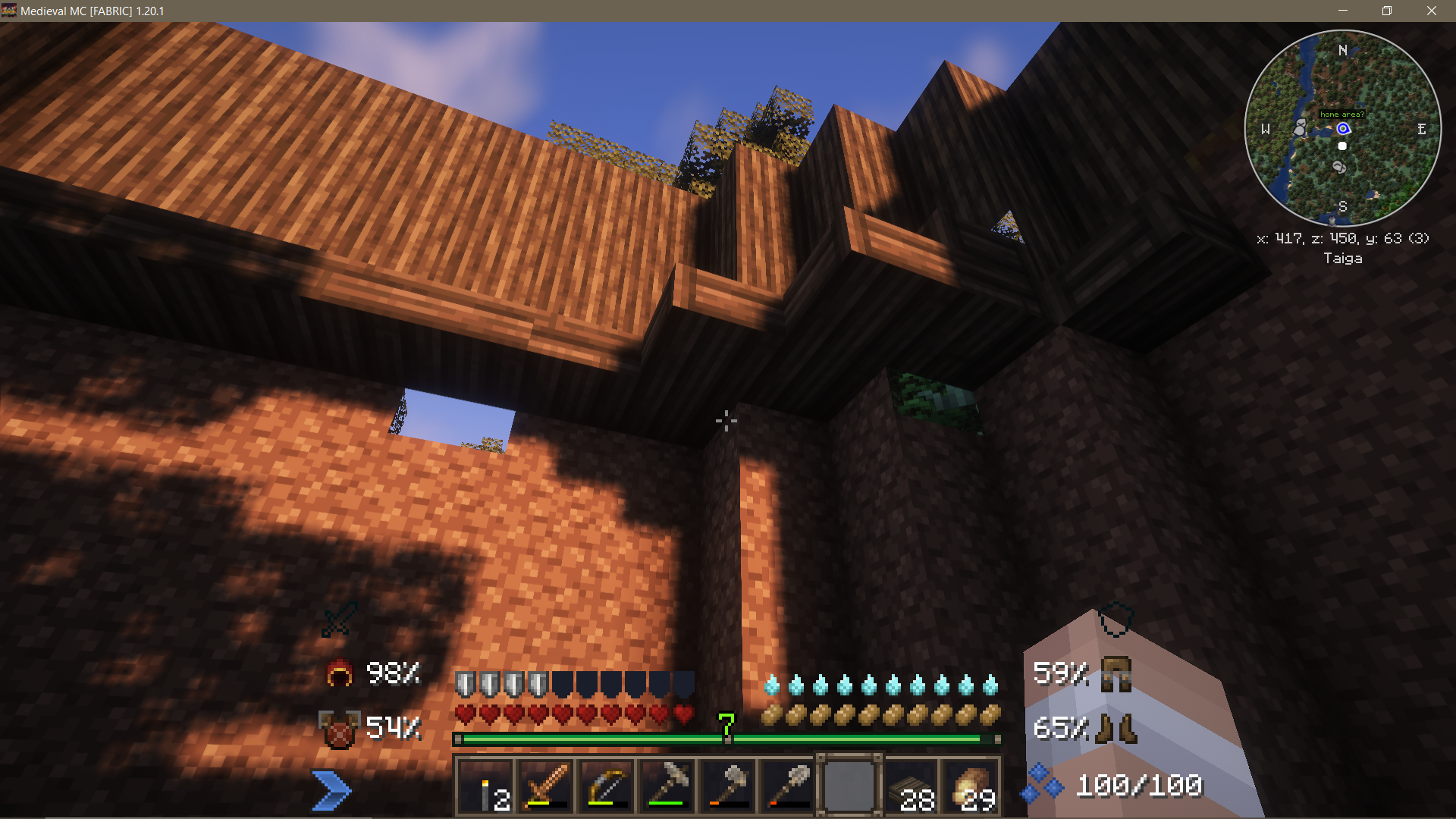
Task: Click the bread item showing 29
Action: point(971,785)
